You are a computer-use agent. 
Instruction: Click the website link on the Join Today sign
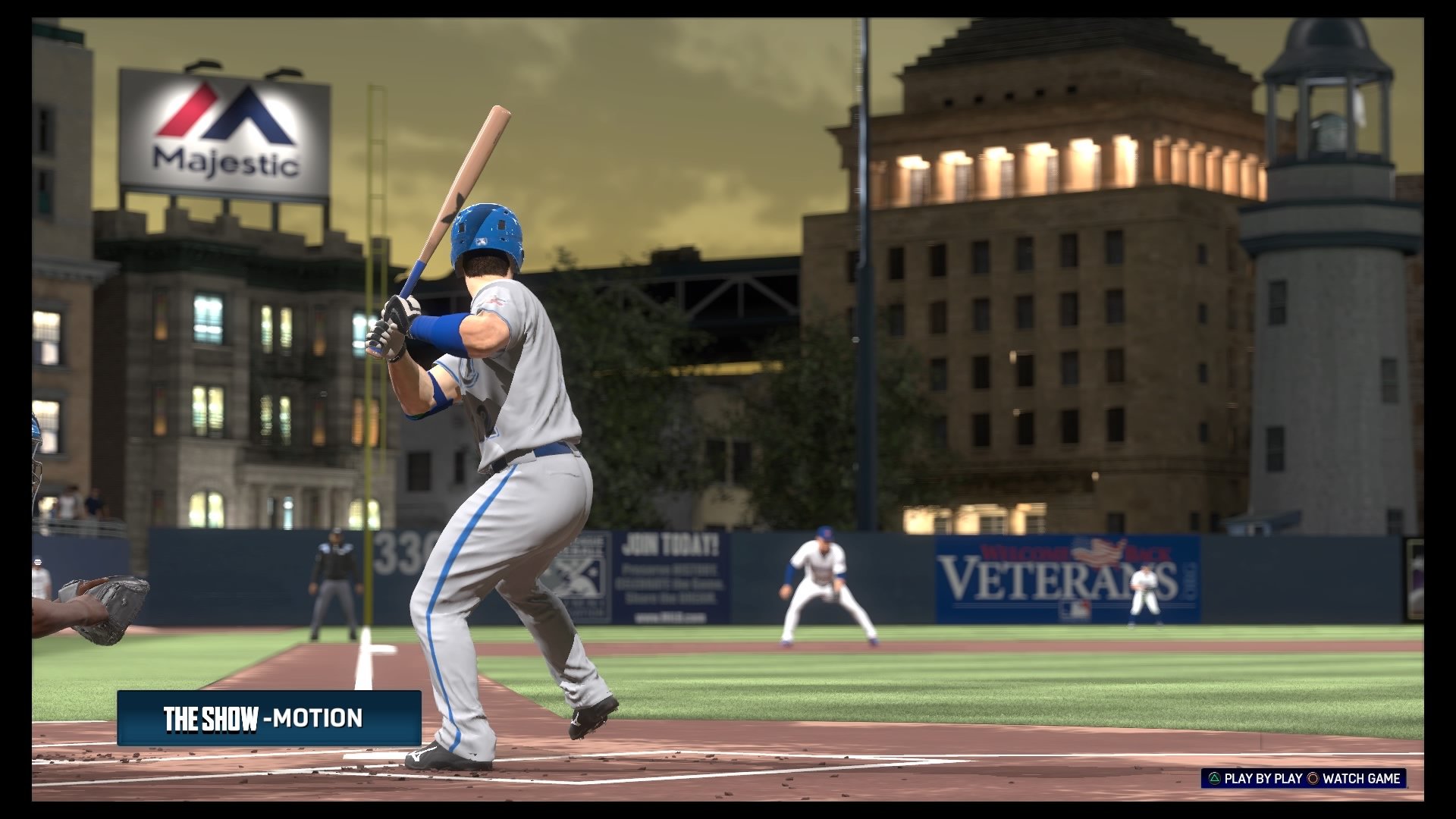(x=671, y=617)
